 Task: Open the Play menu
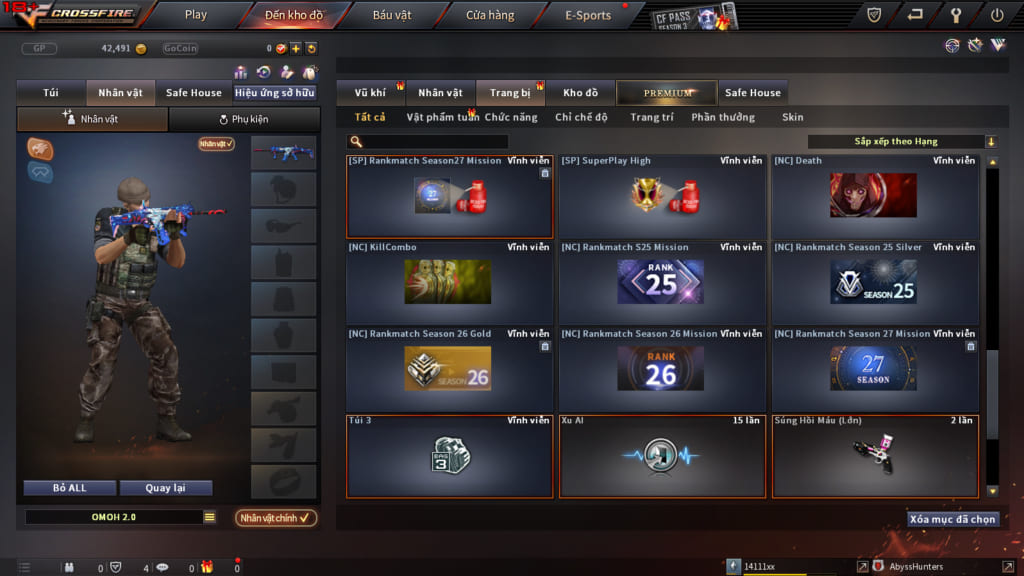tap(196, 15)
